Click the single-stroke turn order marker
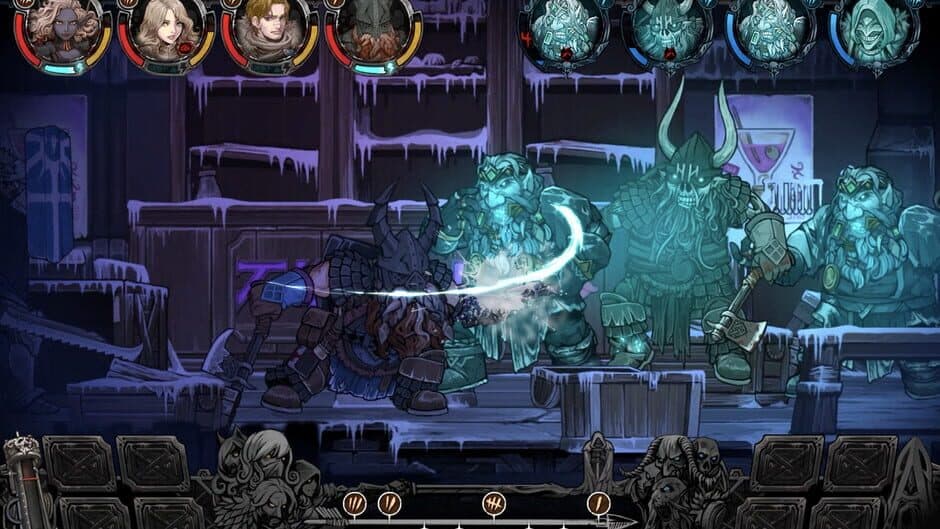 pyautogui.click(x=599, y=502)
